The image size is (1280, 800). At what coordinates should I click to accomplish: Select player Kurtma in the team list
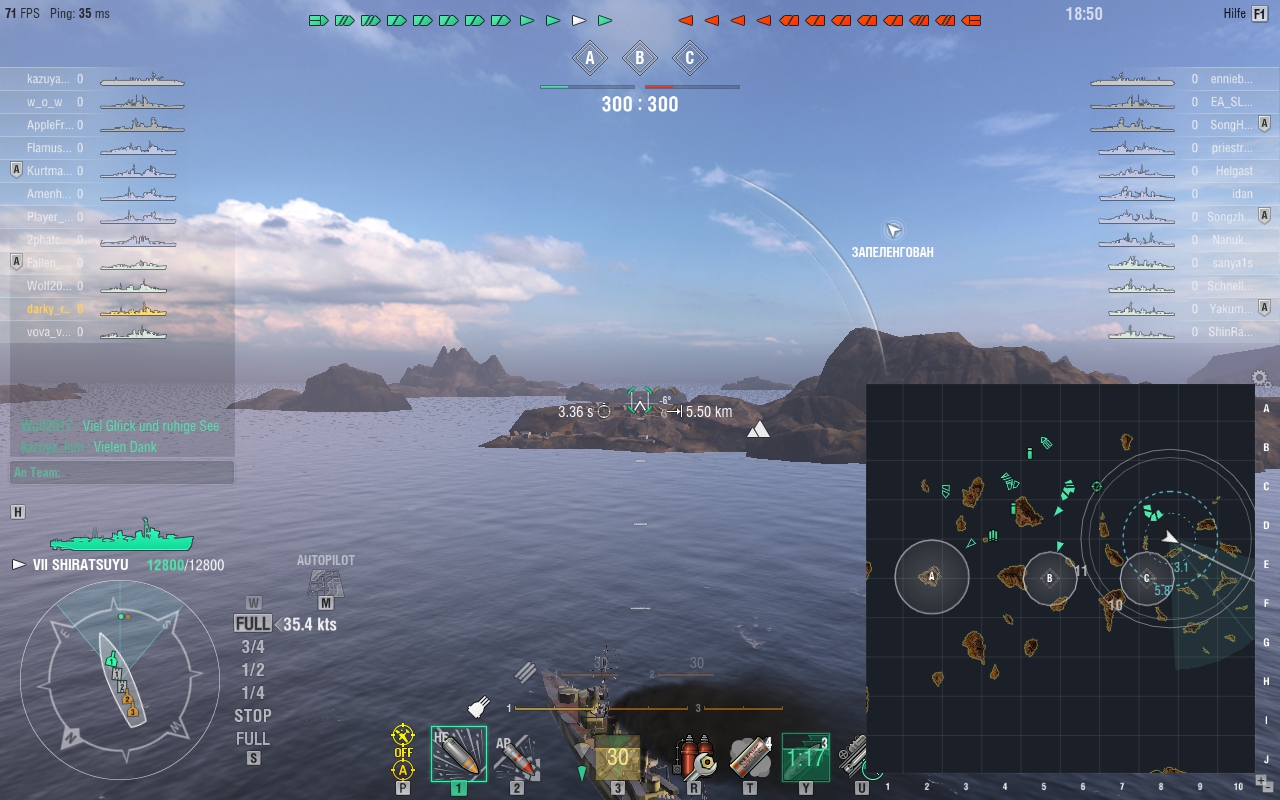click(48, 171)
